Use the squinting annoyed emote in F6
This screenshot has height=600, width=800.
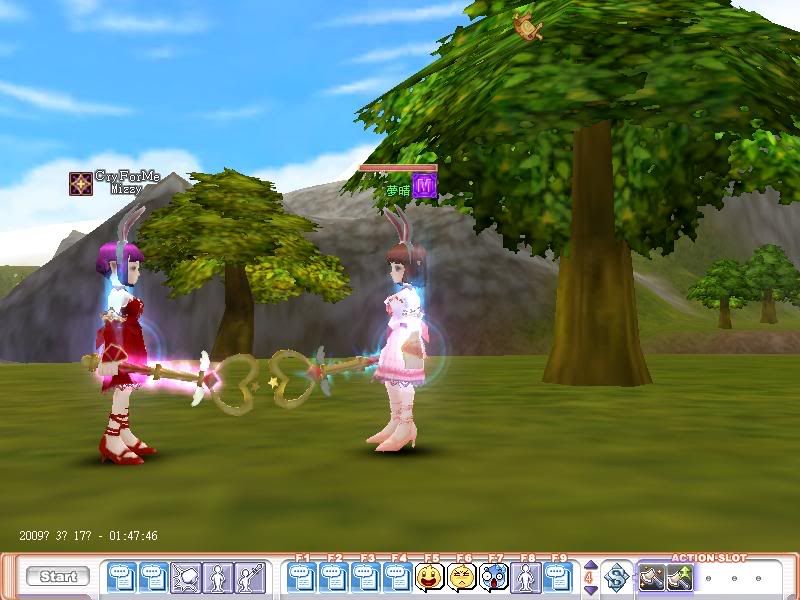462,577
